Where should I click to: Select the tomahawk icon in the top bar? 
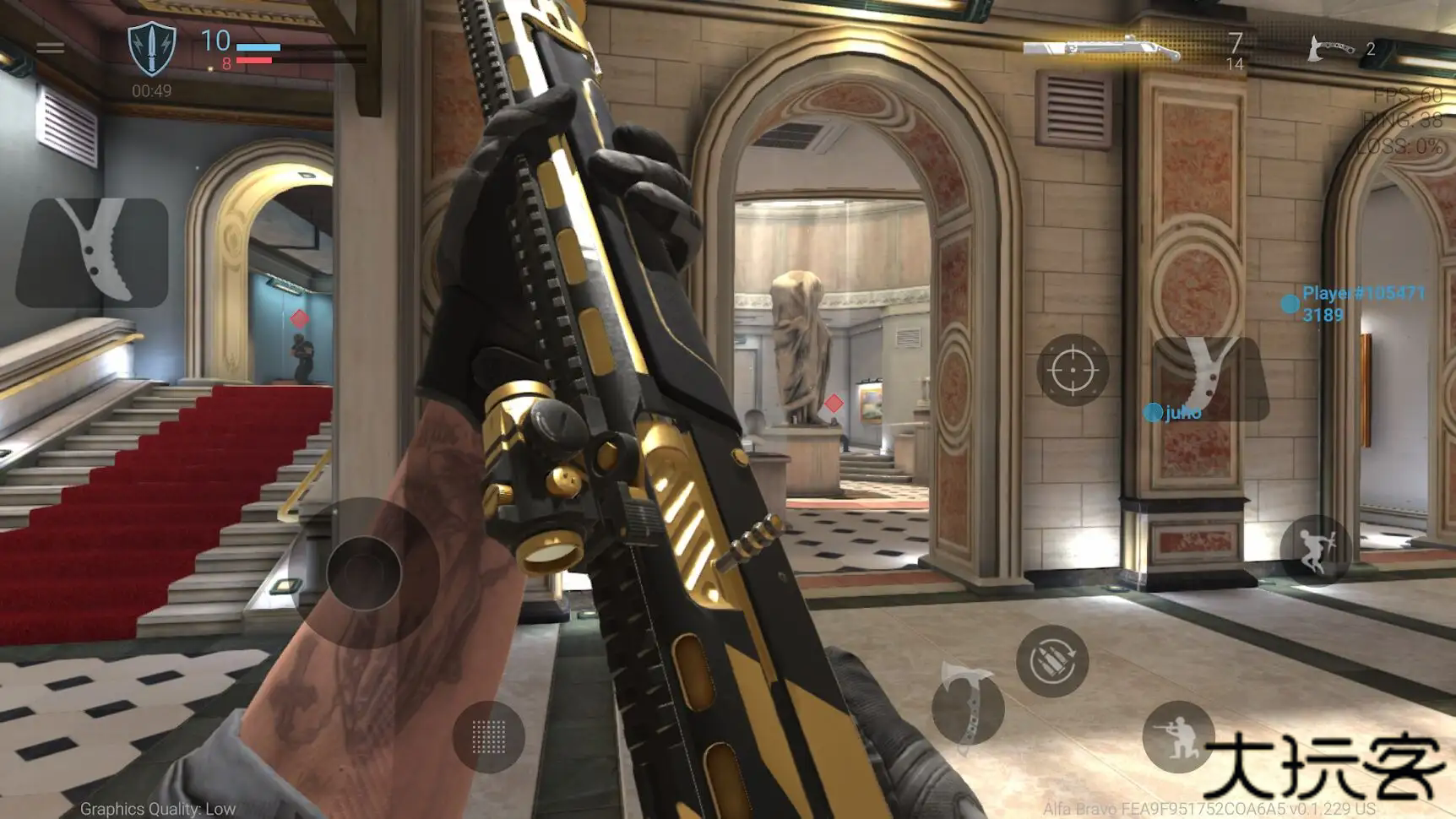click(x=1329, y=48)
